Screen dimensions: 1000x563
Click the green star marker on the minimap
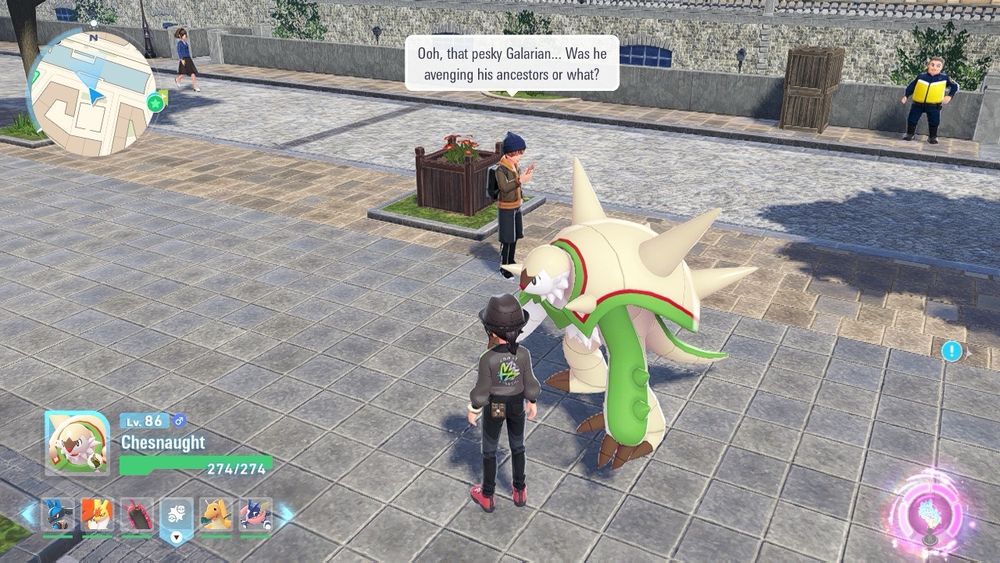(157, 102)
